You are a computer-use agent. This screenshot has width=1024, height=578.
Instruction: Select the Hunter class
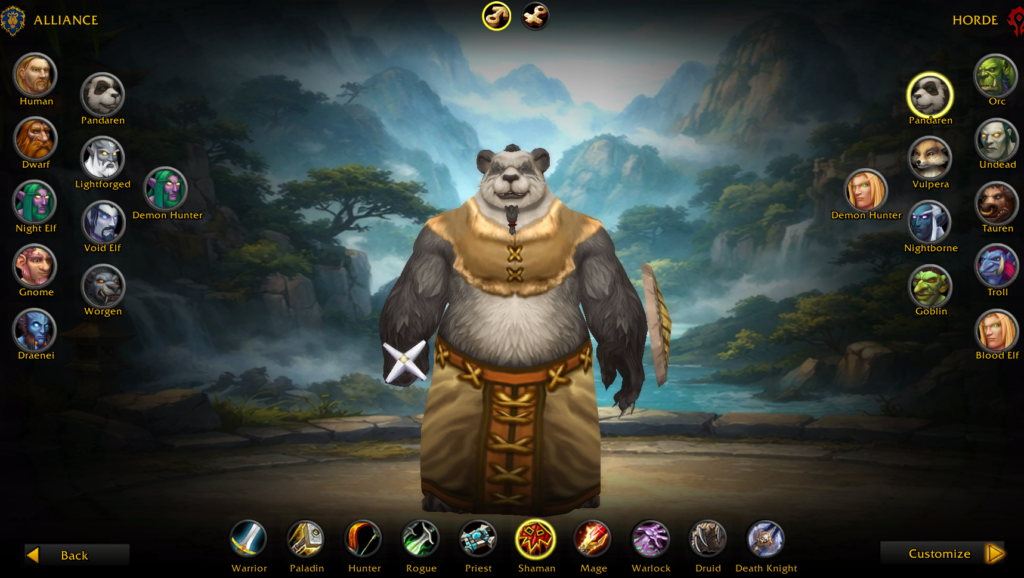[x=364, y=539]
